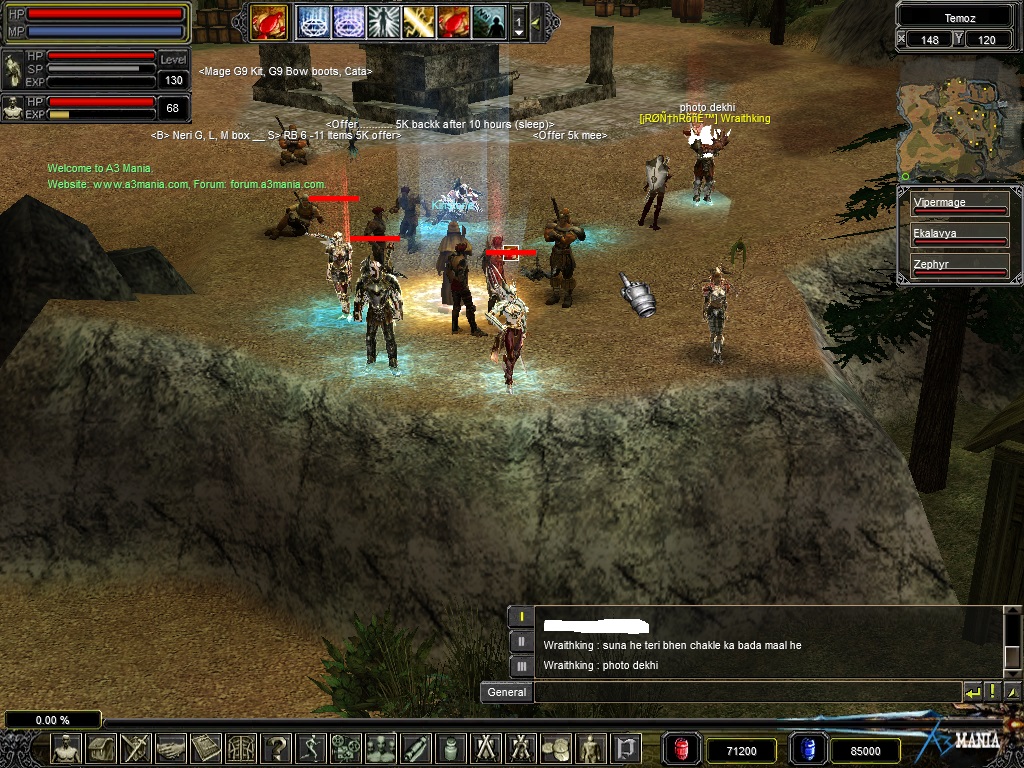Screen dimensions: 1024x768
Task: Send chat with the enter arrow button
Action: point(972,692)
